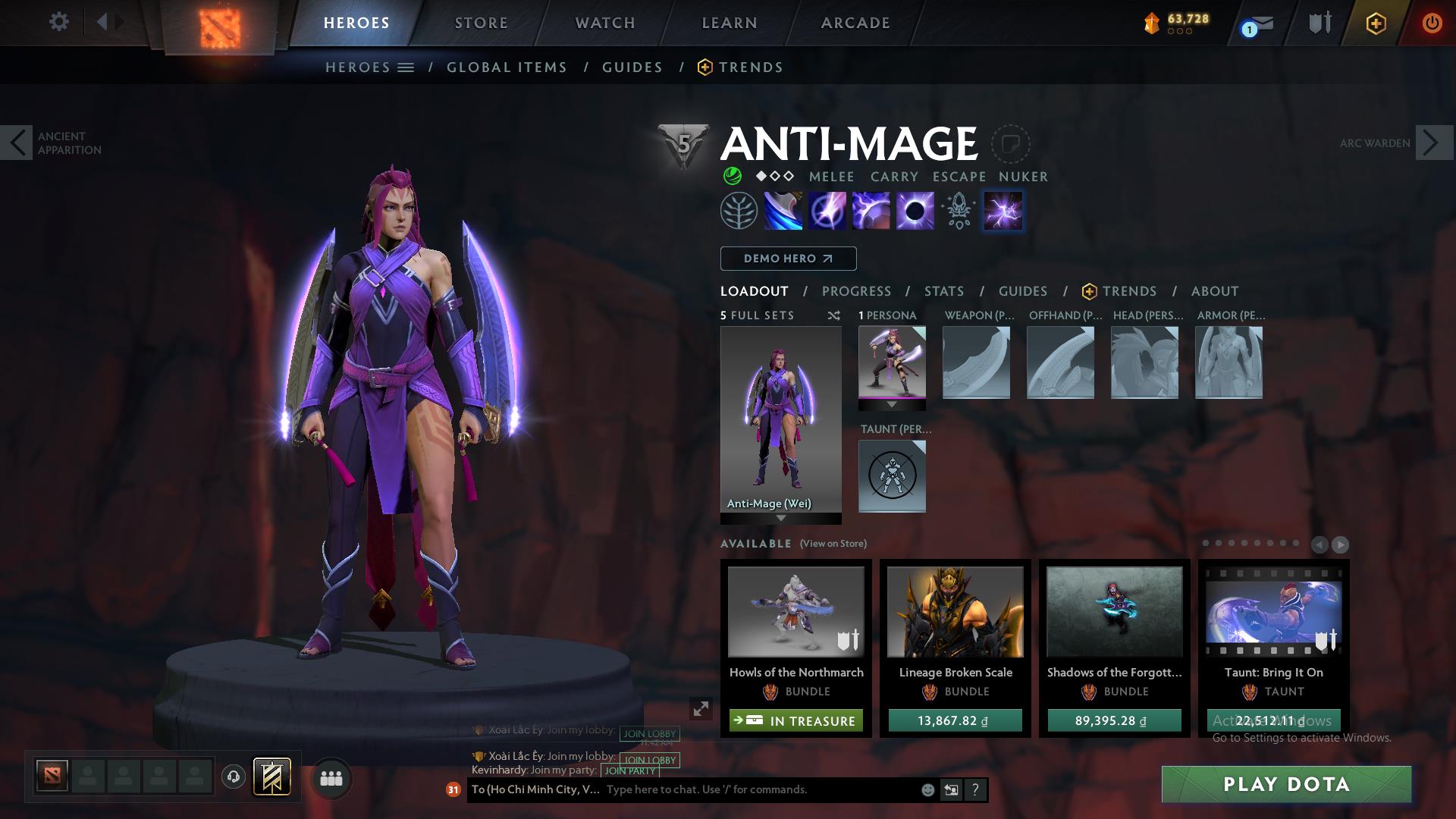This screenshot has height=819, width=1456.
Task: Open the Mana Break ability details
Action: coord(783,211)
